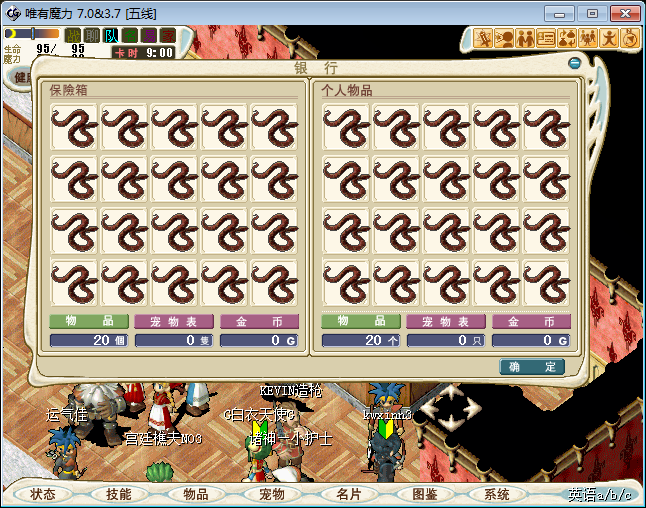The image size is (646, 508).
Task: Switch to 宠物表 tab under personal items
Action: click(446, 322)
